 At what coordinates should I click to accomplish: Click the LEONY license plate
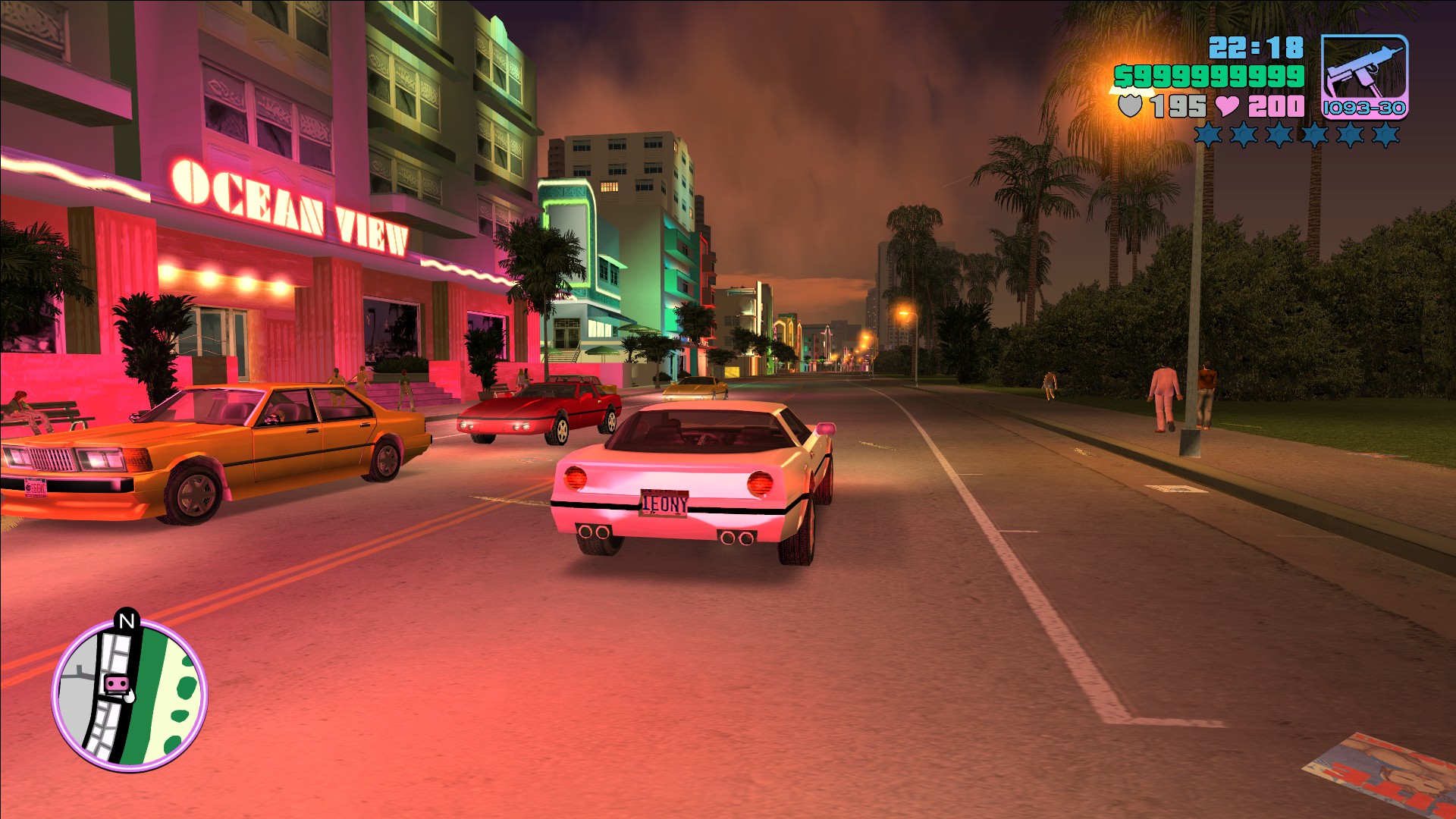pos(663,504)
